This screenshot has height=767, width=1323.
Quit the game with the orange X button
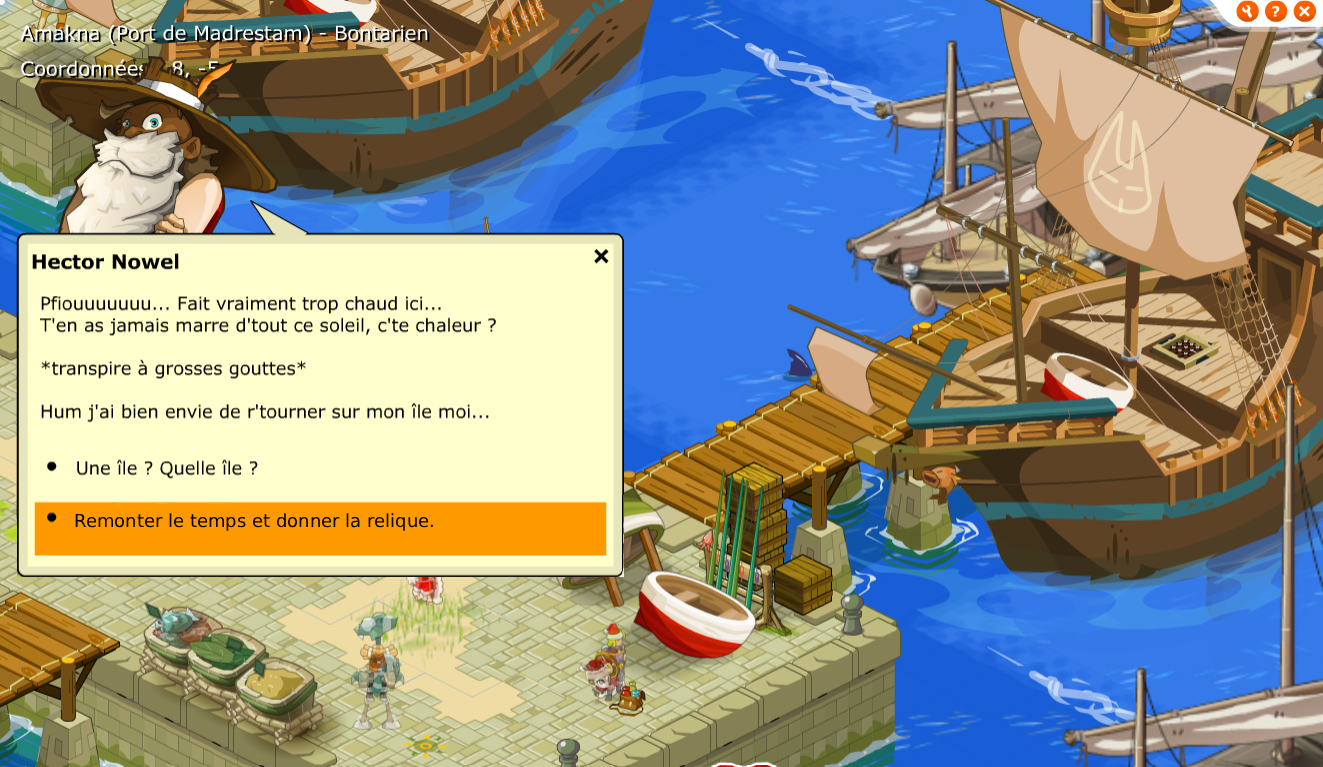click(1304, 11)
